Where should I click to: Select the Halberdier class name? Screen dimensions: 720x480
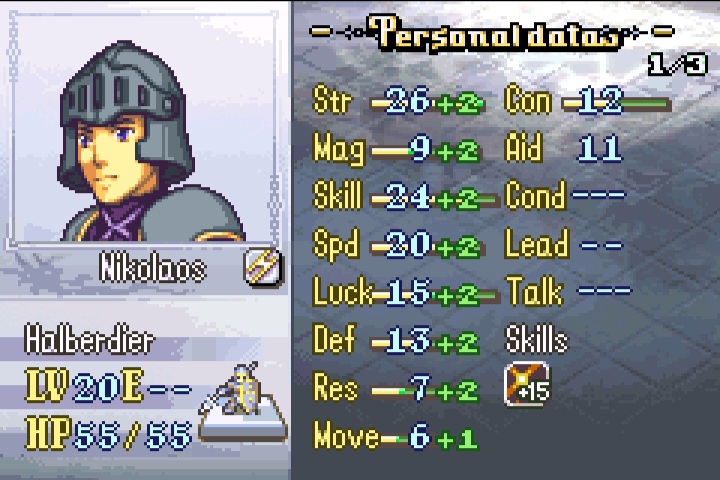90,341
